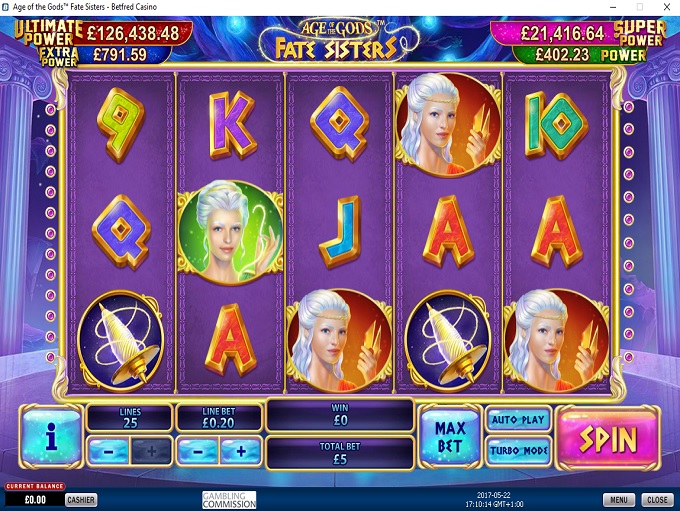Lower the line bet amount
This screenshot has height=511, width=680.
pyautogui.click(x=197, y=451)
